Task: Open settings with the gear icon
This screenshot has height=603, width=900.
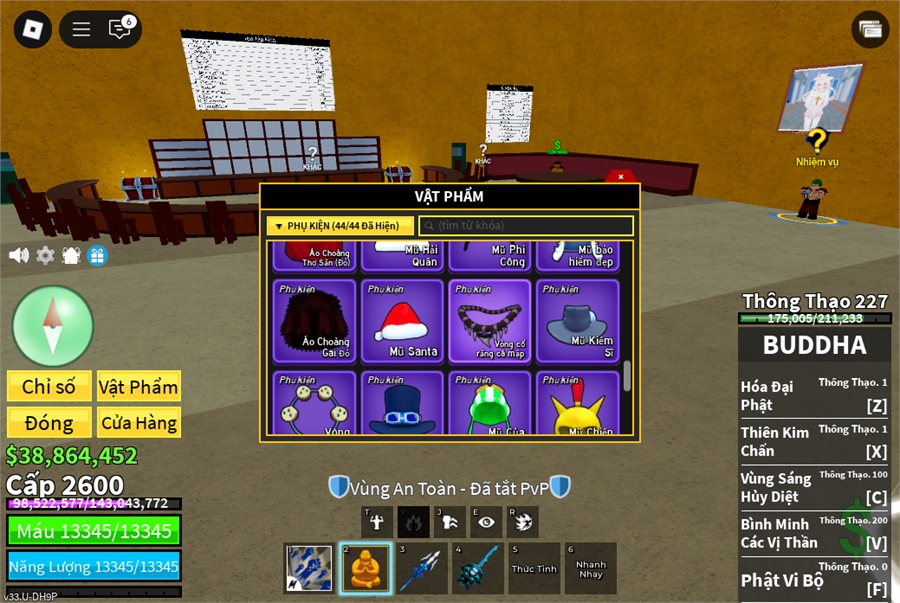Action: [45, 255]
